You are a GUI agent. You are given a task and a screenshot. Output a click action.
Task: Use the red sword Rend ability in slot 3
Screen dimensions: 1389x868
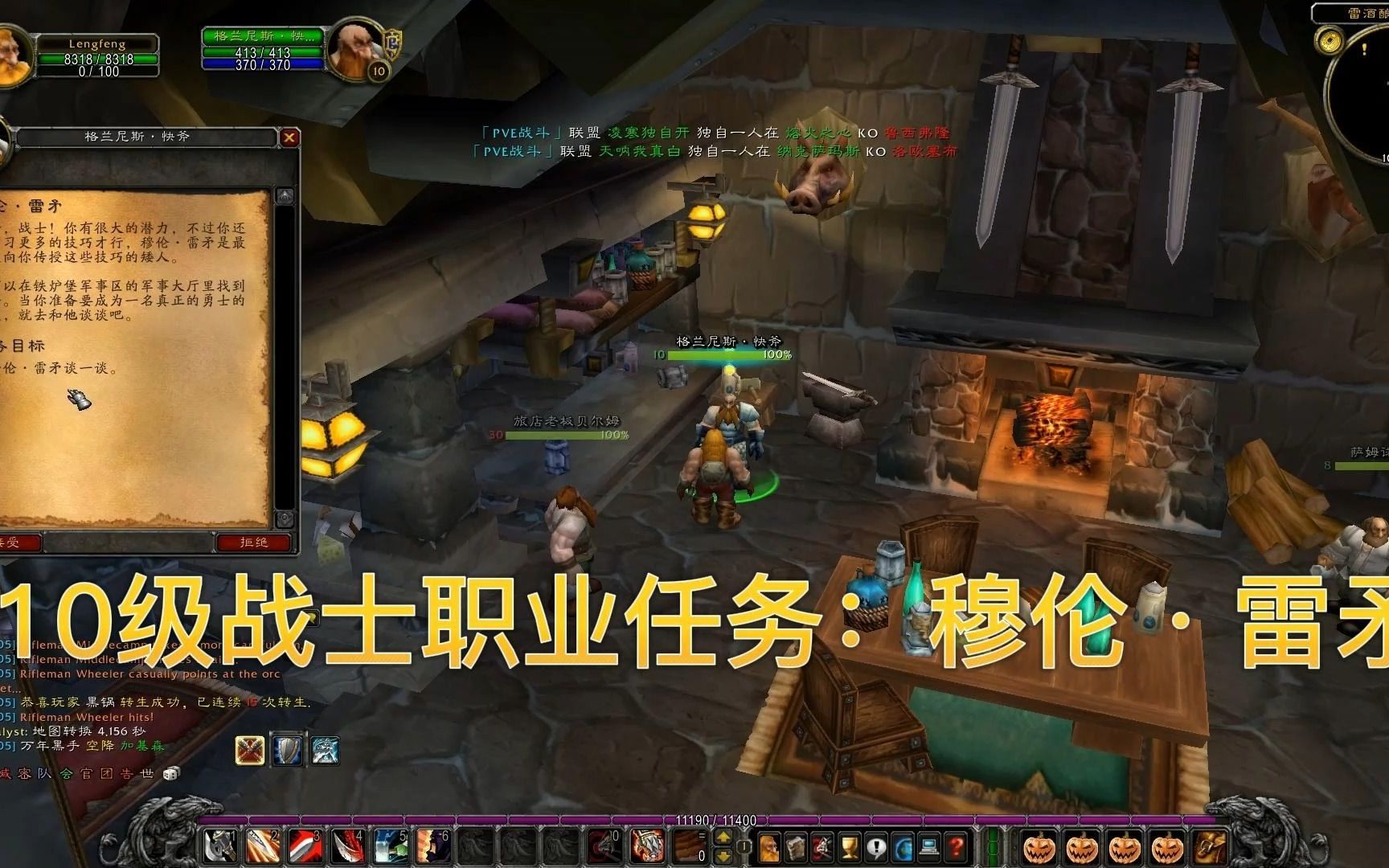(305, 848)
